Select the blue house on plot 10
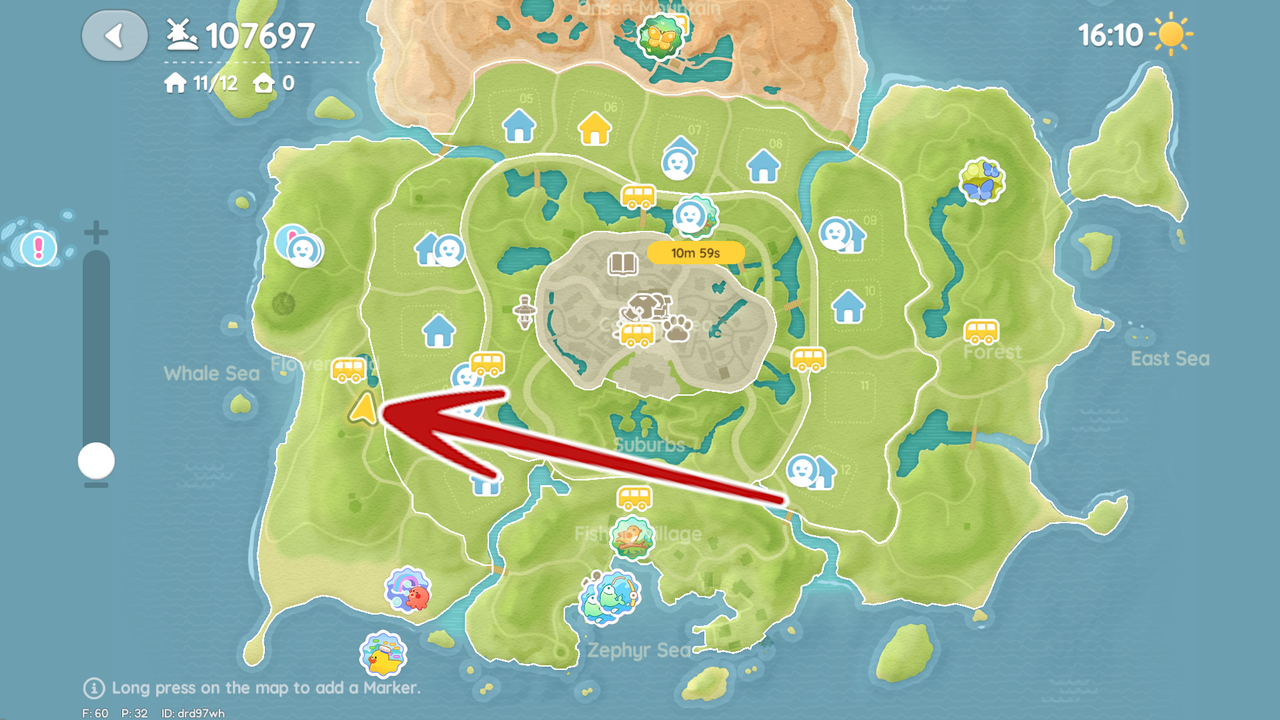 pos(848,306)
